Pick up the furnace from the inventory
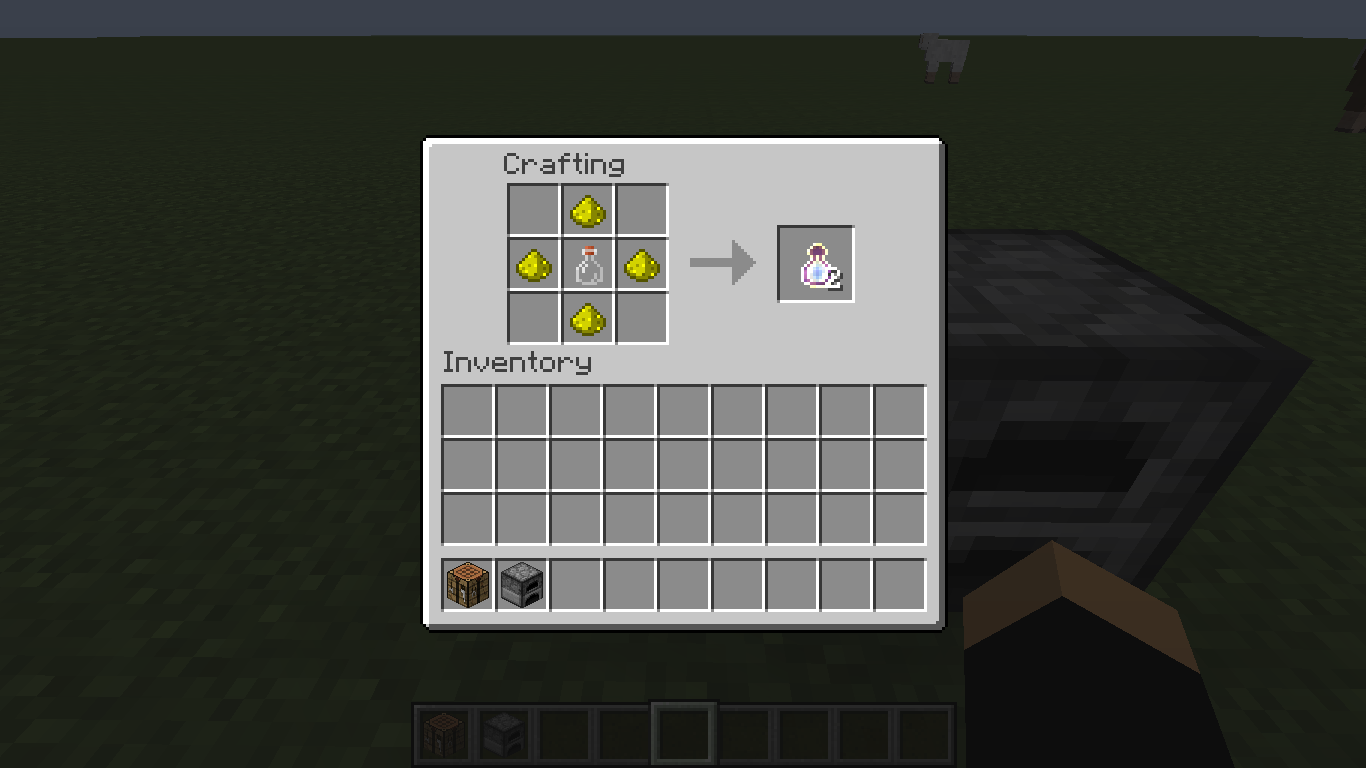1366x768 pixels. click(520, 585)
